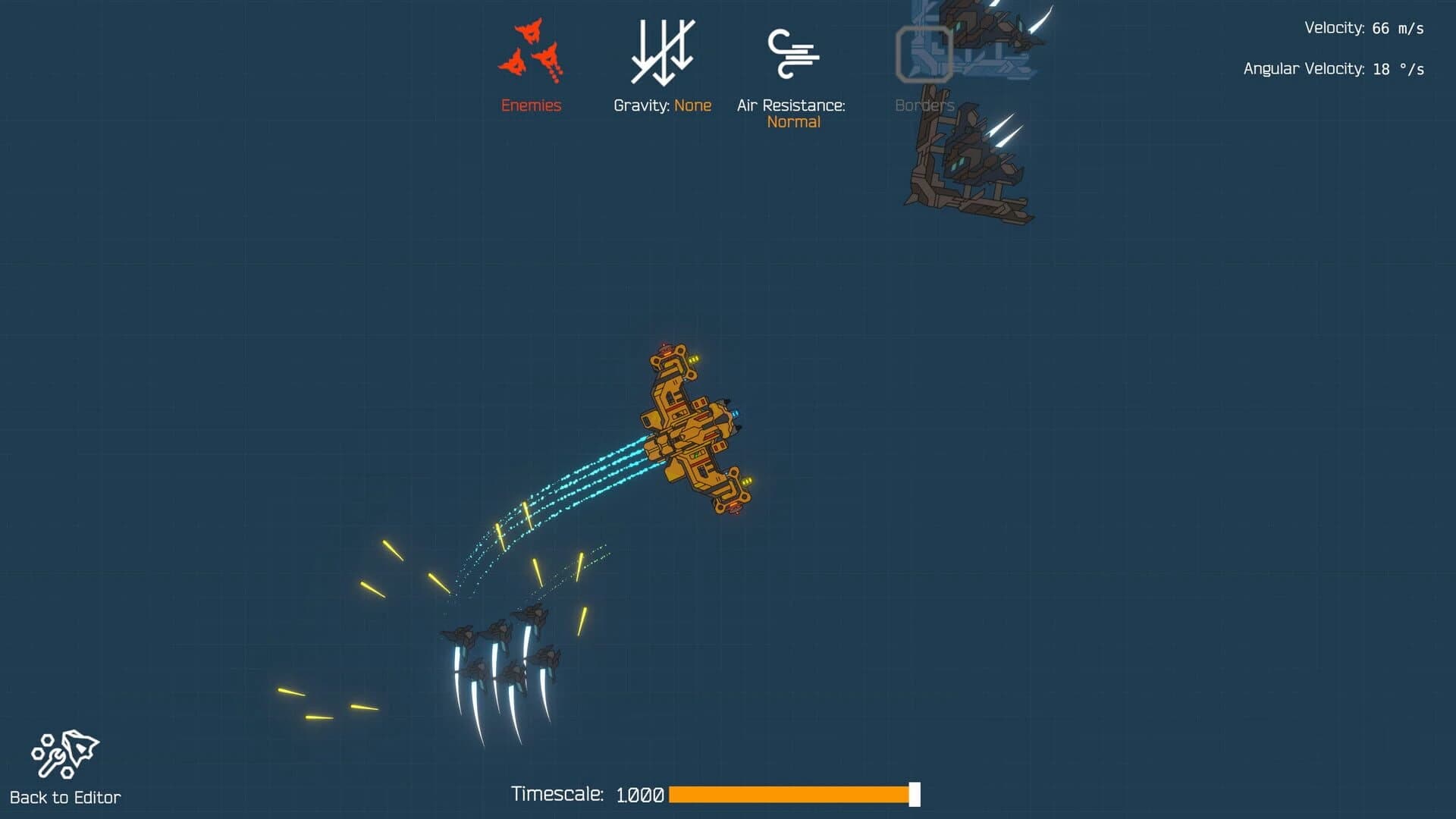Click the Gravity: None setting entry

pyautogui.click(x=663, y=105)
